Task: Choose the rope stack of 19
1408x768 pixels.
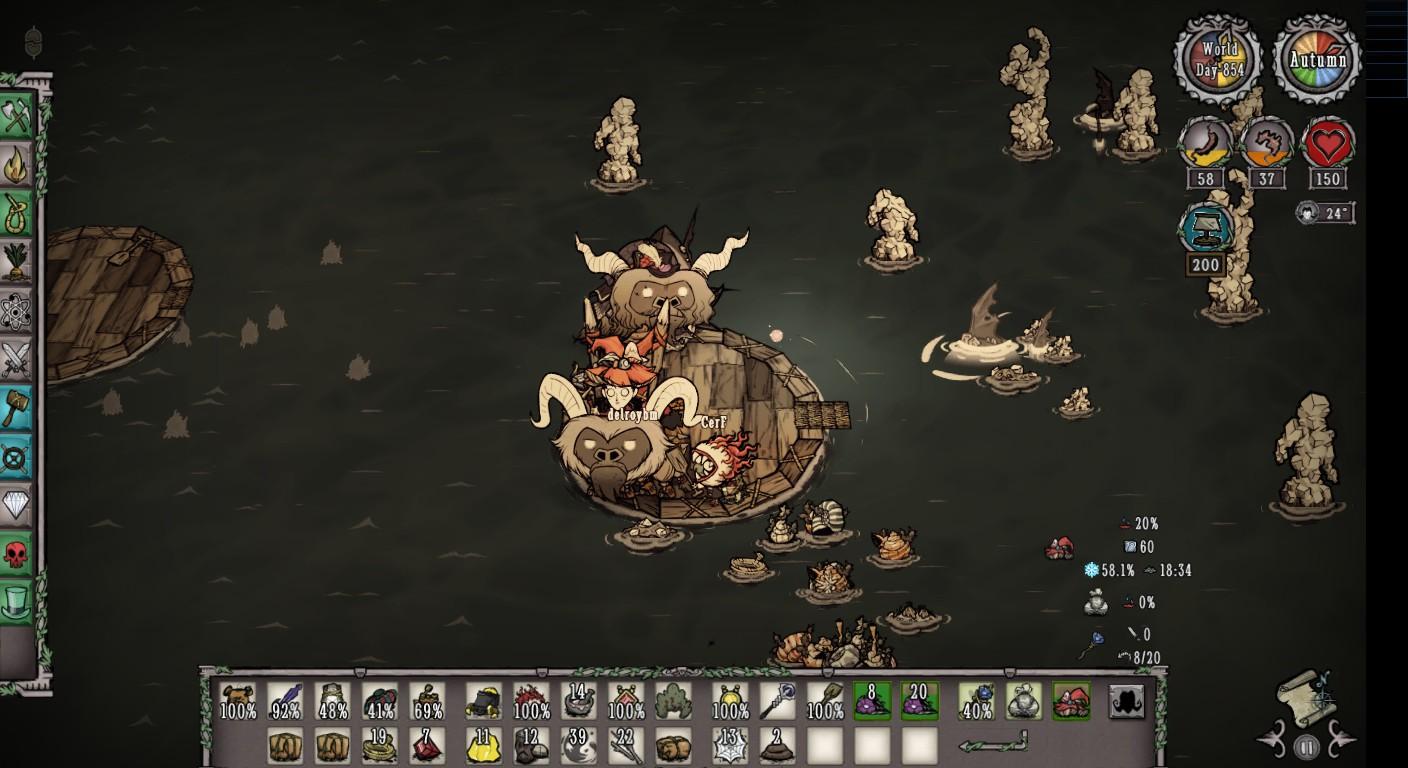Action: (x=380, y=746)
